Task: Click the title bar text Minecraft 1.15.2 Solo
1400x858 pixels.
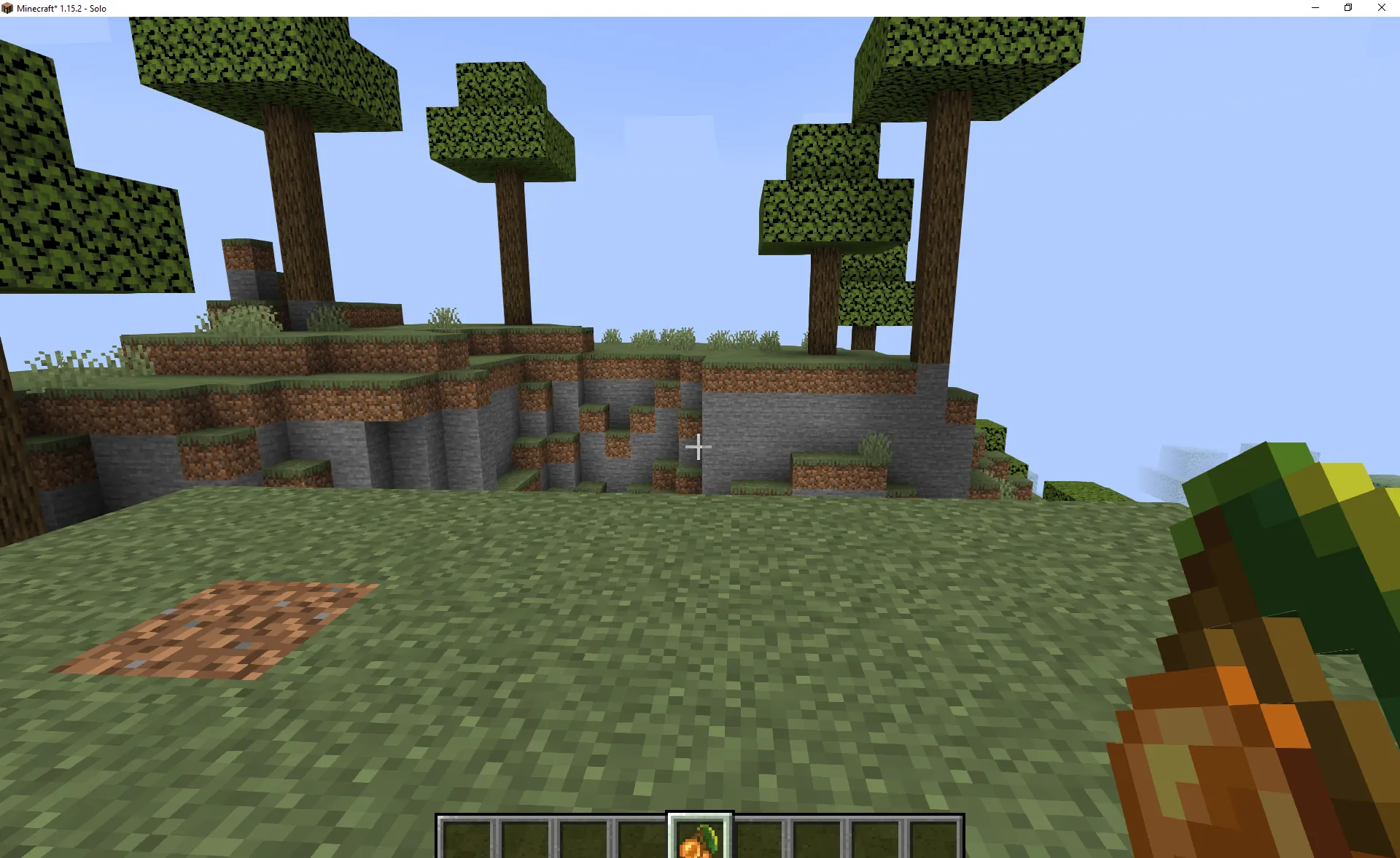Action: click(61, 8)
